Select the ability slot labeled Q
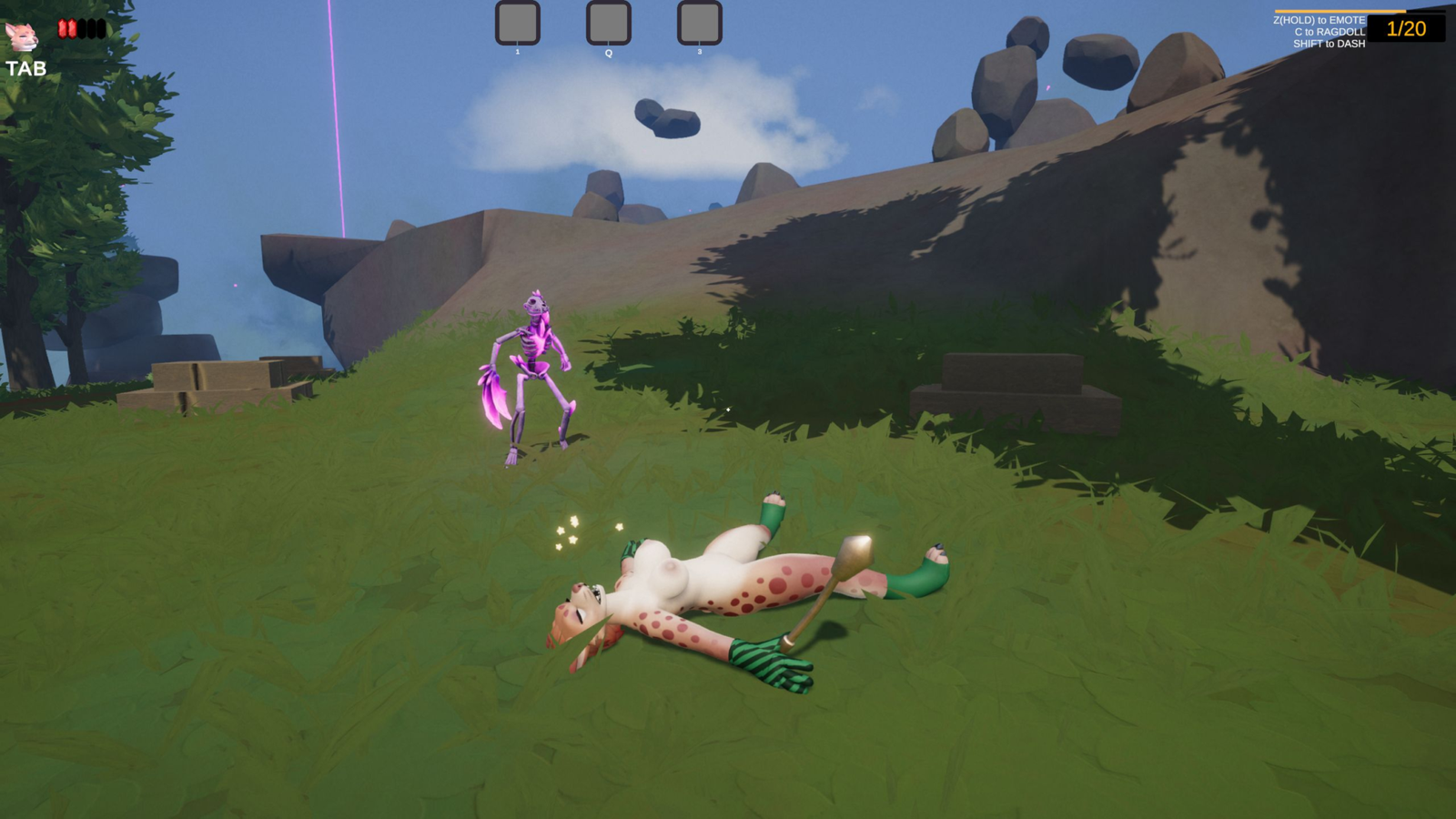 608,23
